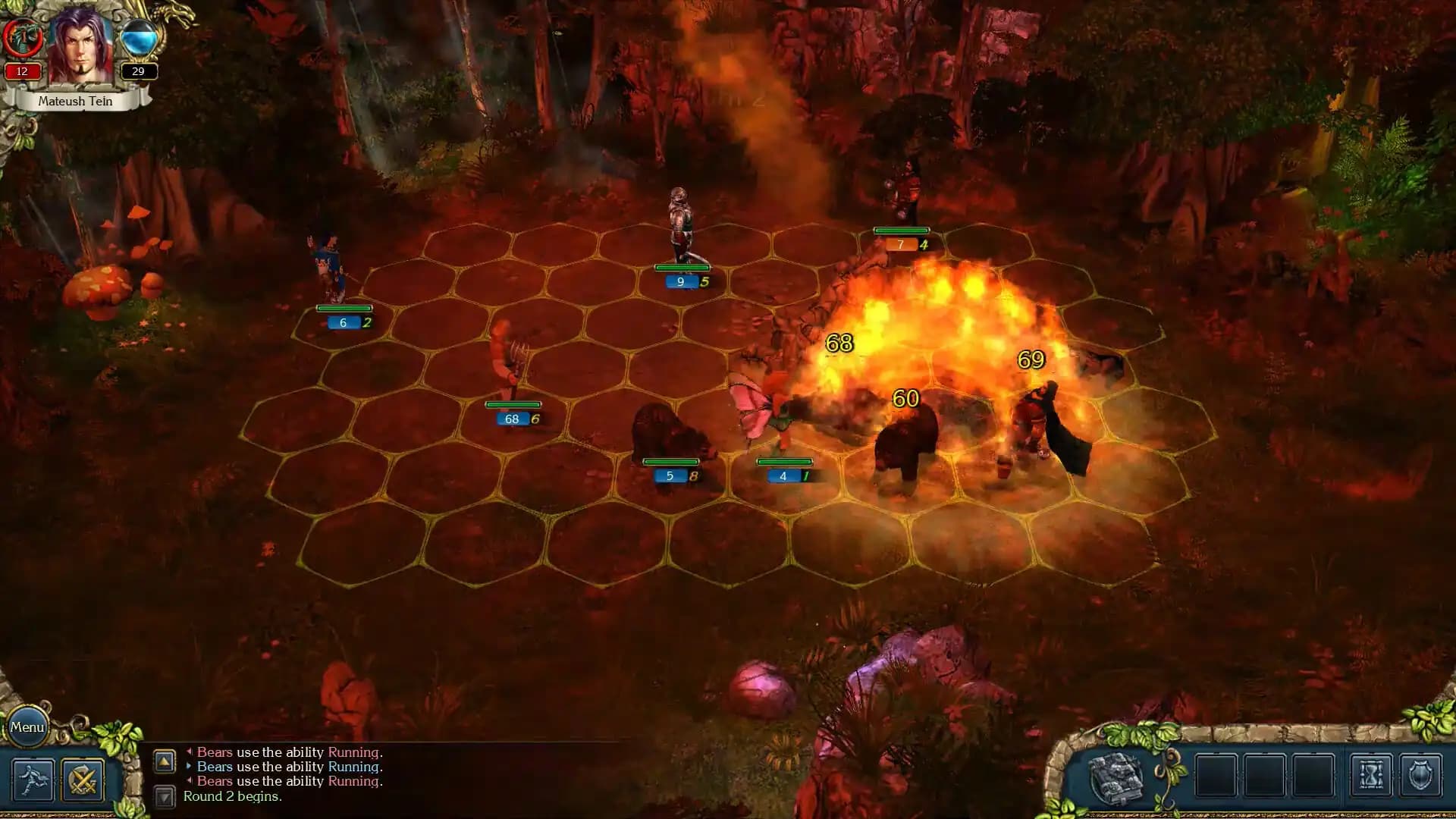Viewport: 1456px width, 819px height.
Task: Toggle the crossed swords auto-combat button
Action: pos(83,780)
